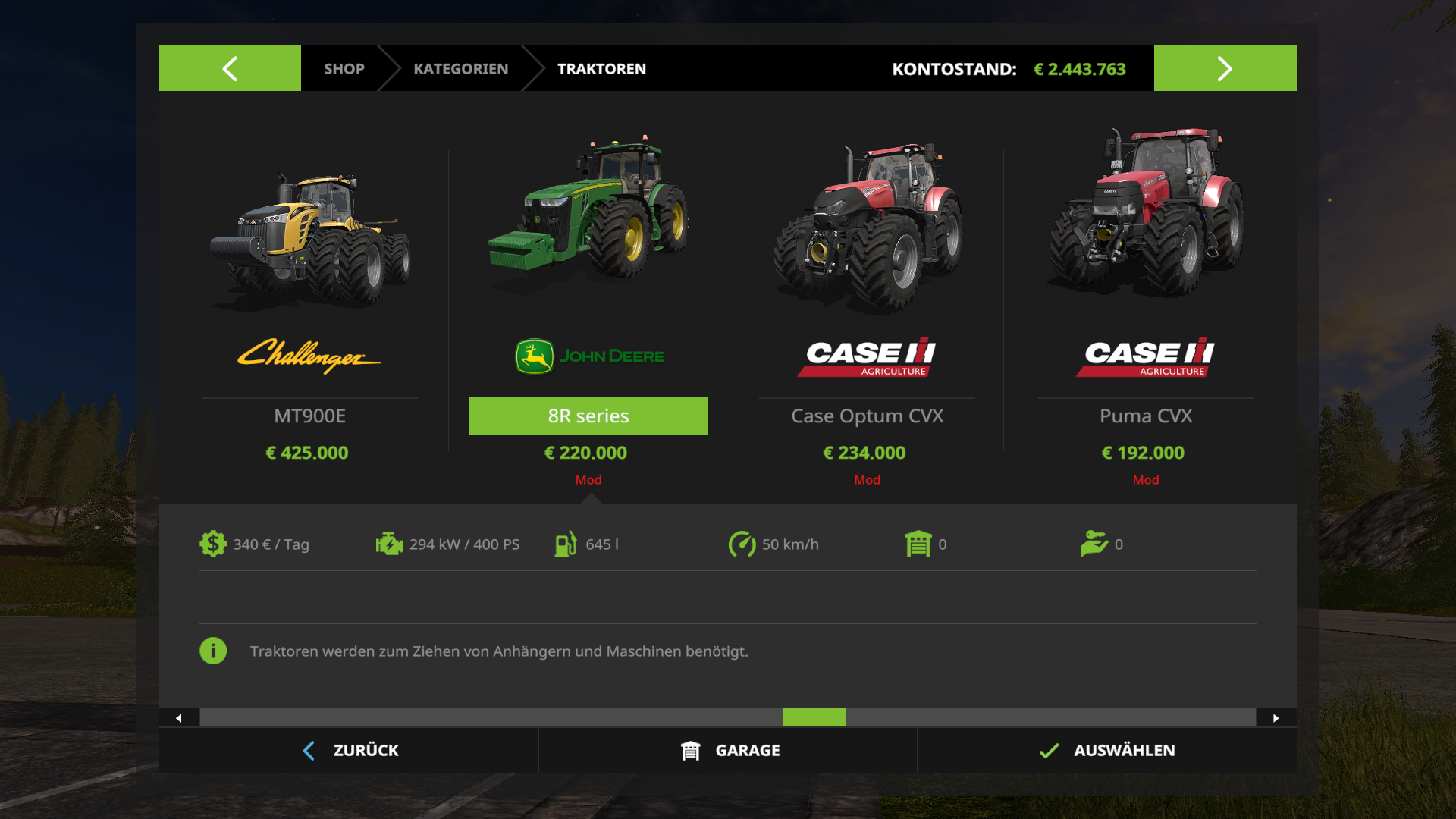
Task: Go back with ZURÜCK button
Action: click(x=350, y=751)
